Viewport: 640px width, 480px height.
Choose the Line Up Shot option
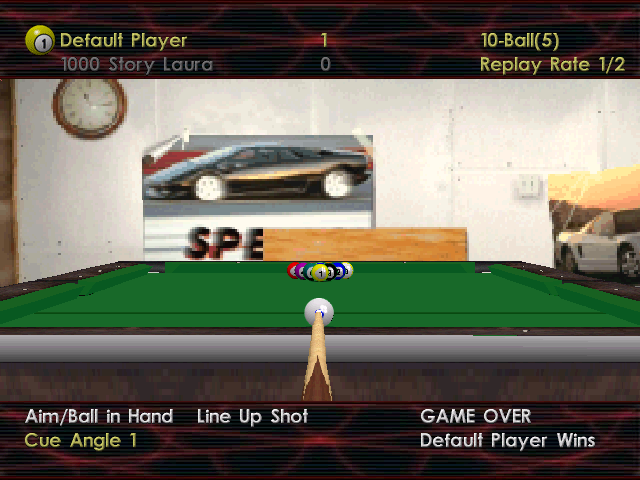[252, 416]
